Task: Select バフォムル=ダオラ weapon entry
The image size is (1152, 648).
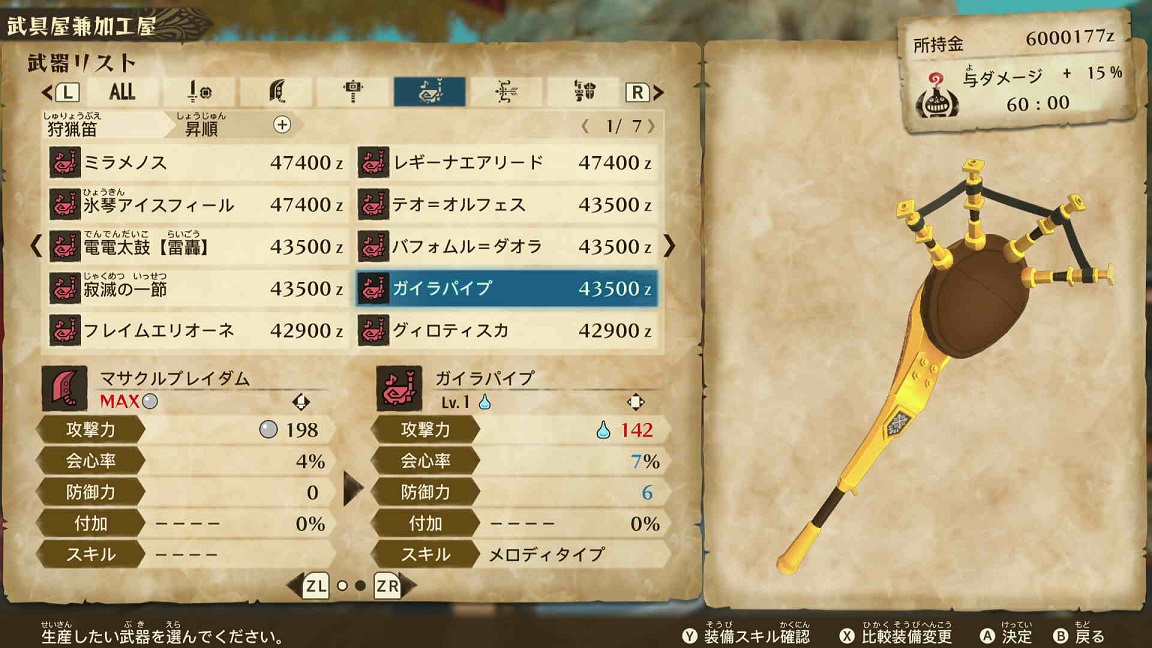Action: click(506, 247)
